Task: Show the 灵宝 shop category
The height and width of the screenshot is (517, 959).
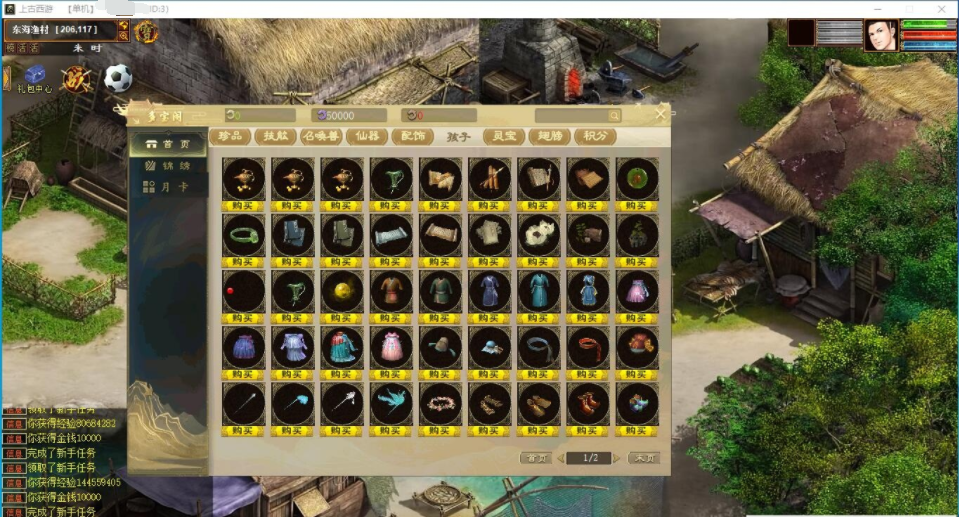Action: pyautogui.click(x=504, y=136)
